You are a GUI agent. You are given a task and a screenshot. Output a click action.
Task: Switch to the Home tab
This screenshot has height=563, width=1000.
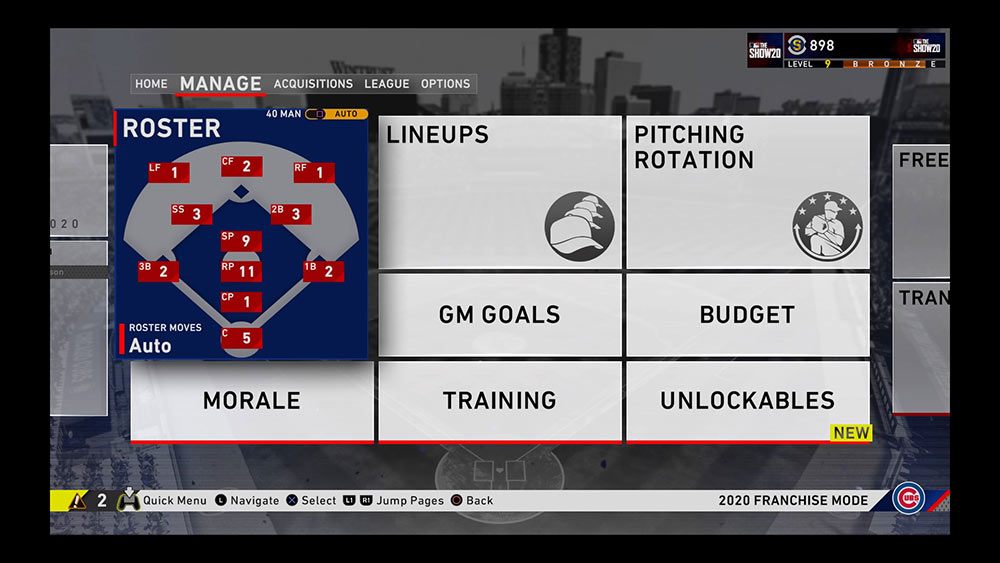pyautogui.click(x=151, y=84)
